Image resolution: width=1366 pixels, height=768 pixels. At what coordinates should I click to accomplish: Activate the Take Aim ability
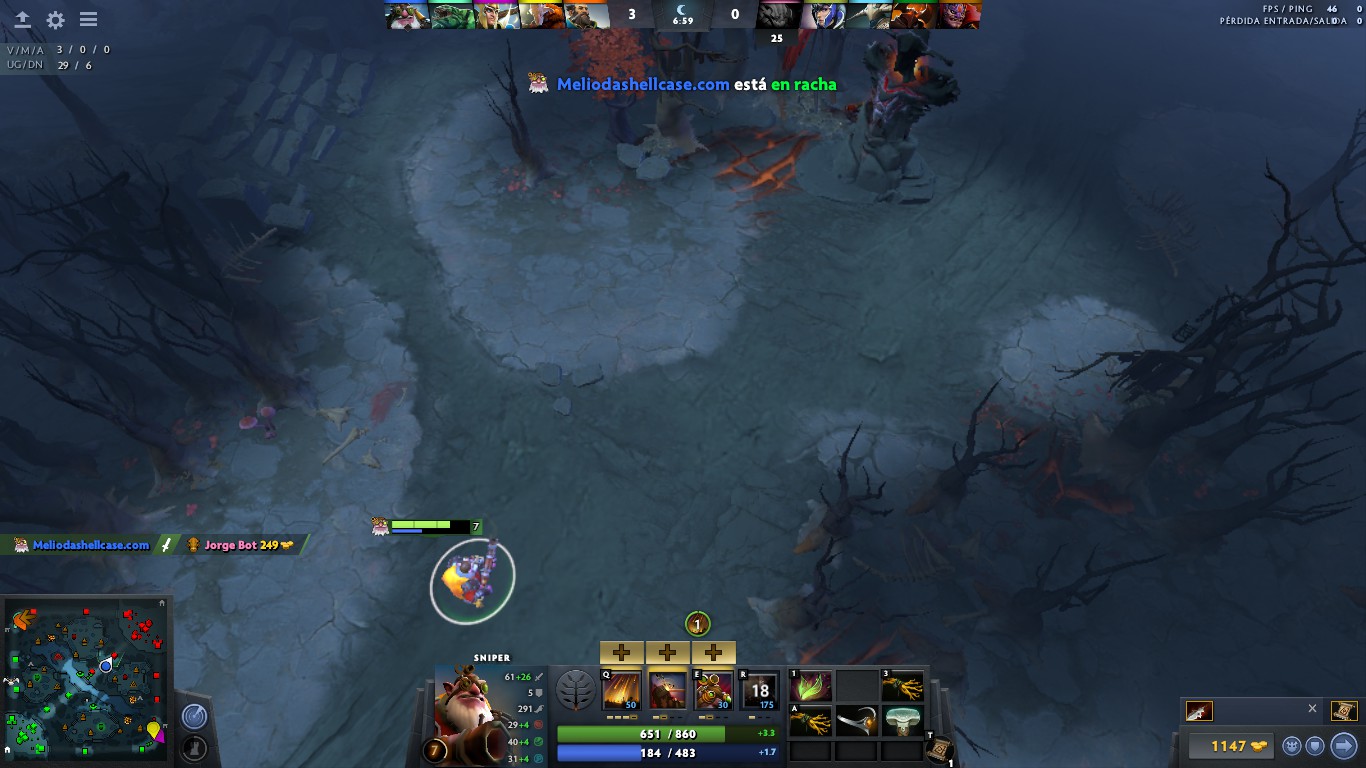(x=713, y=690)
